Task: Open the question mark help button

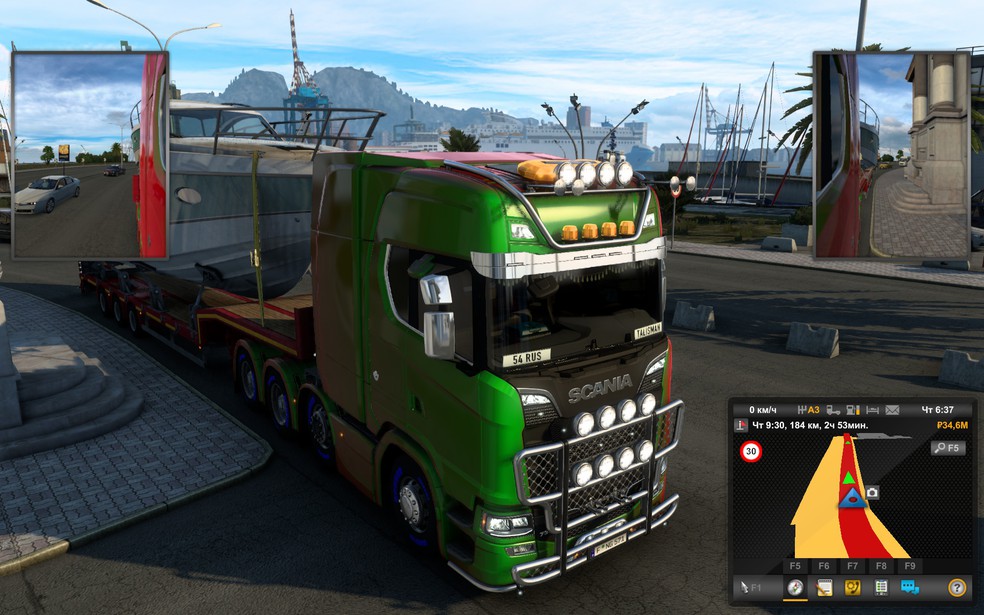Action: (957, 588)
